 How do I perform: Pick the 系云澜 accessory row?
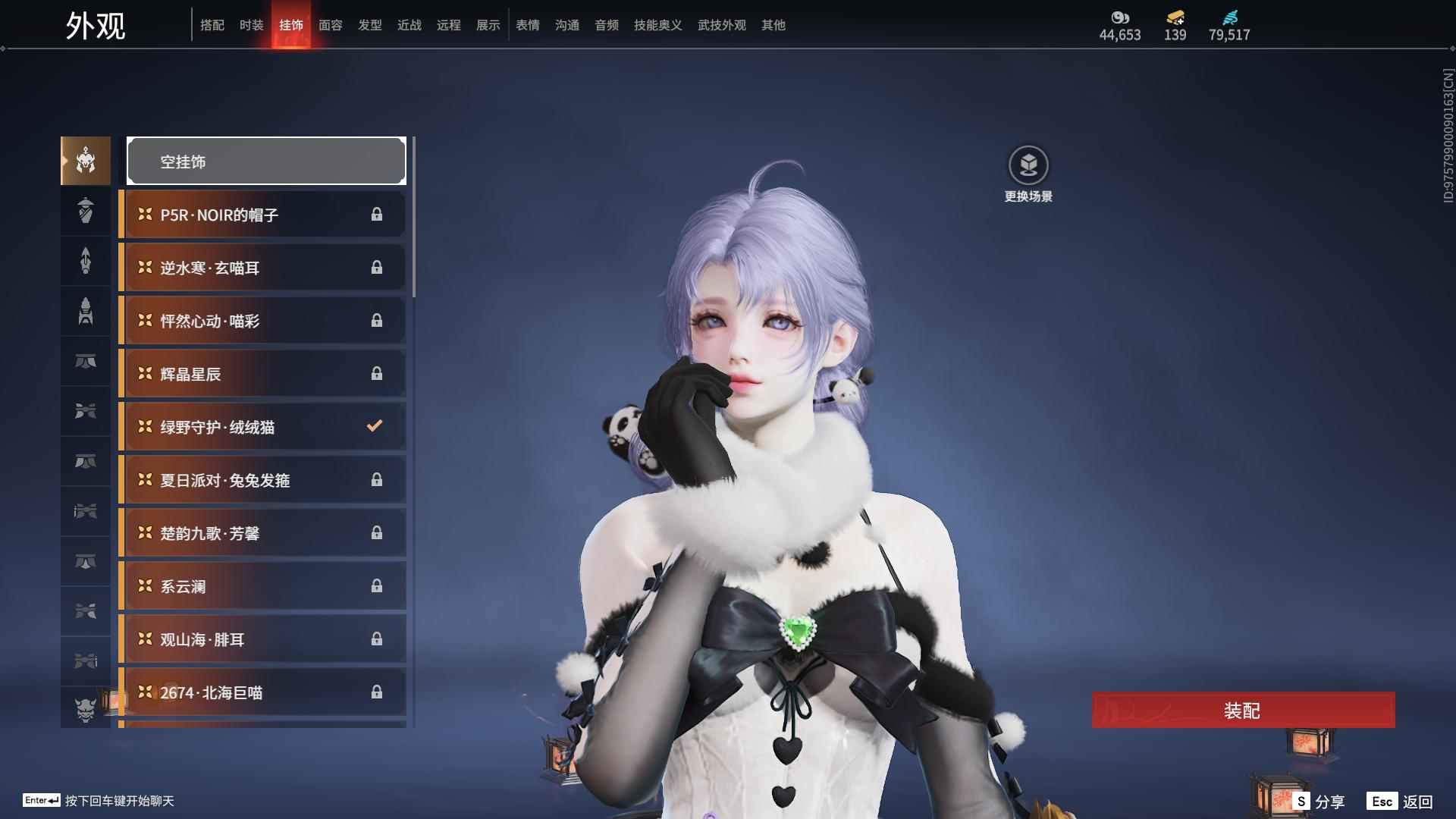click(x=263, y=586)
